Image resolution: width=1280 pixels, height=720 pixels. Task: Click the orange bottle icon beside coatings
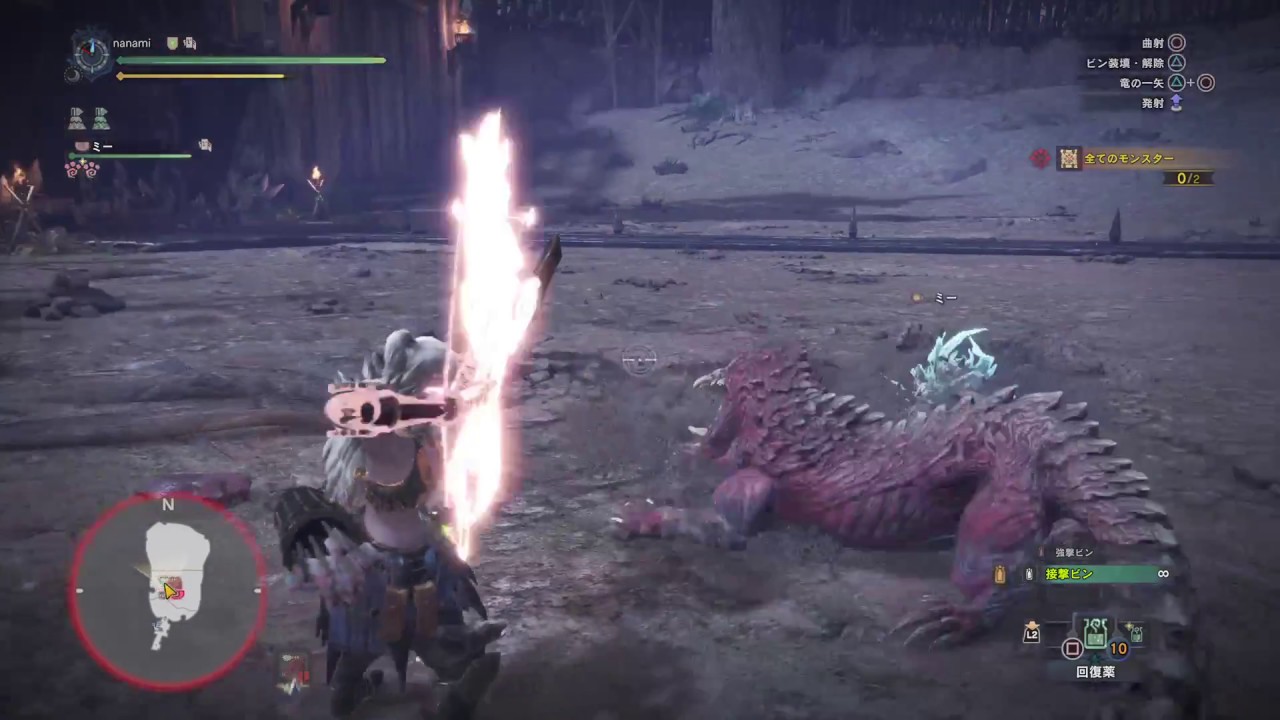coord(998,574)
